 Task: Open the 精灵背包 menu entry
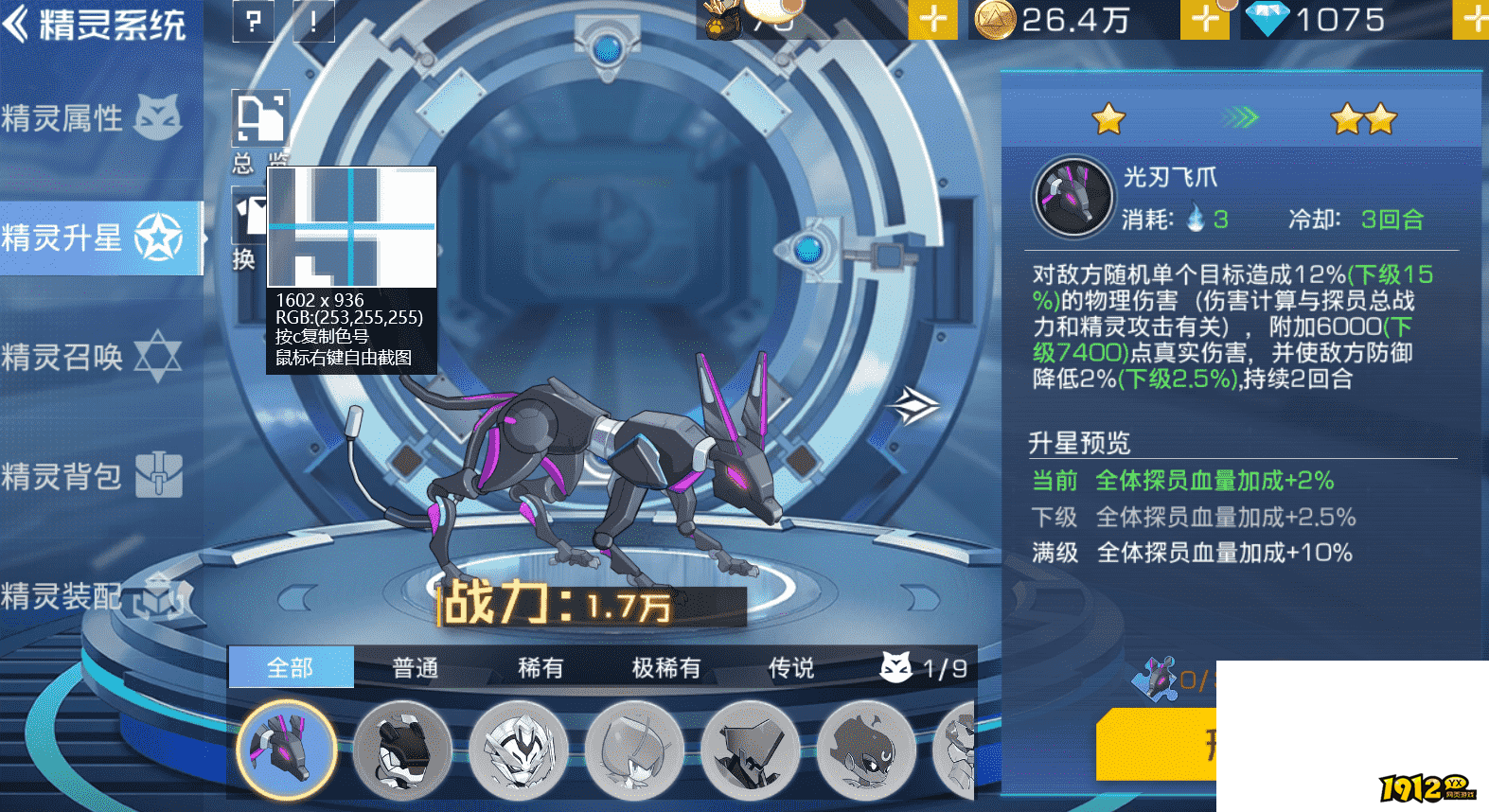point(93,476)
